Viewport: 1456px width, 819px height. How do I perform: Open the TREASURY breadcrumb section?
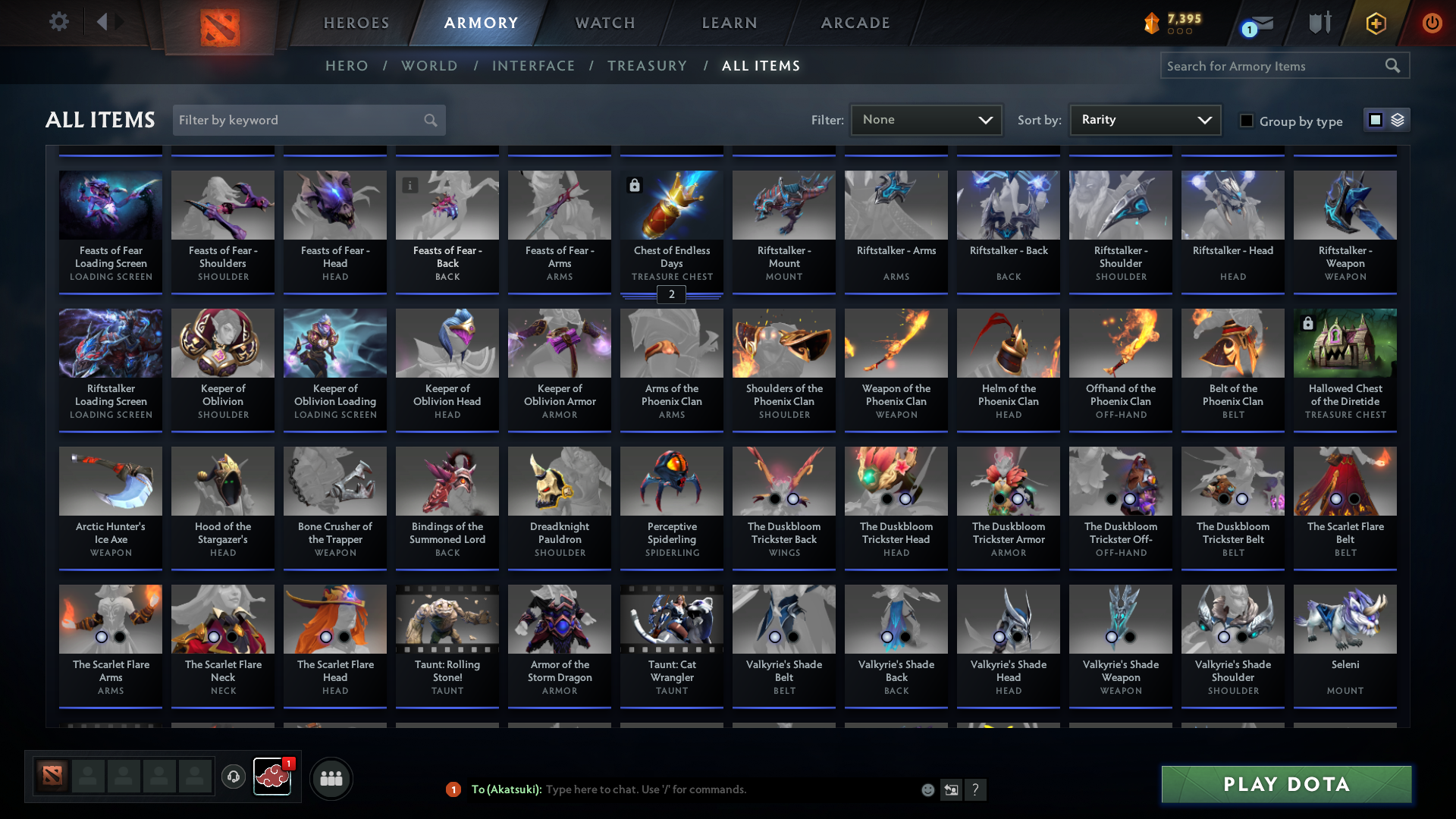coord(647,66)
